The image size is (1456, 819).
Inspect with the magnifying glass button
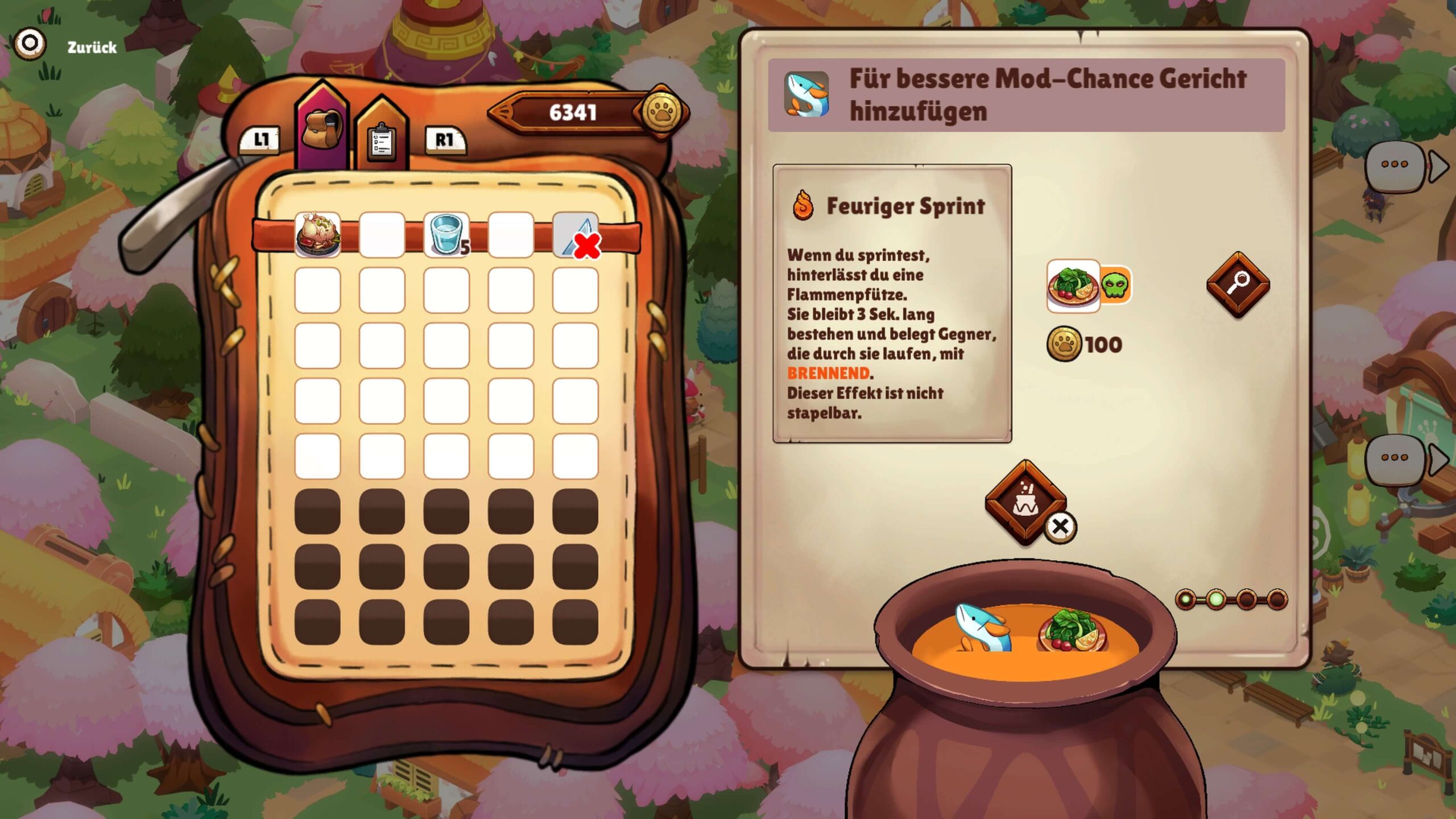[1238, 284]
